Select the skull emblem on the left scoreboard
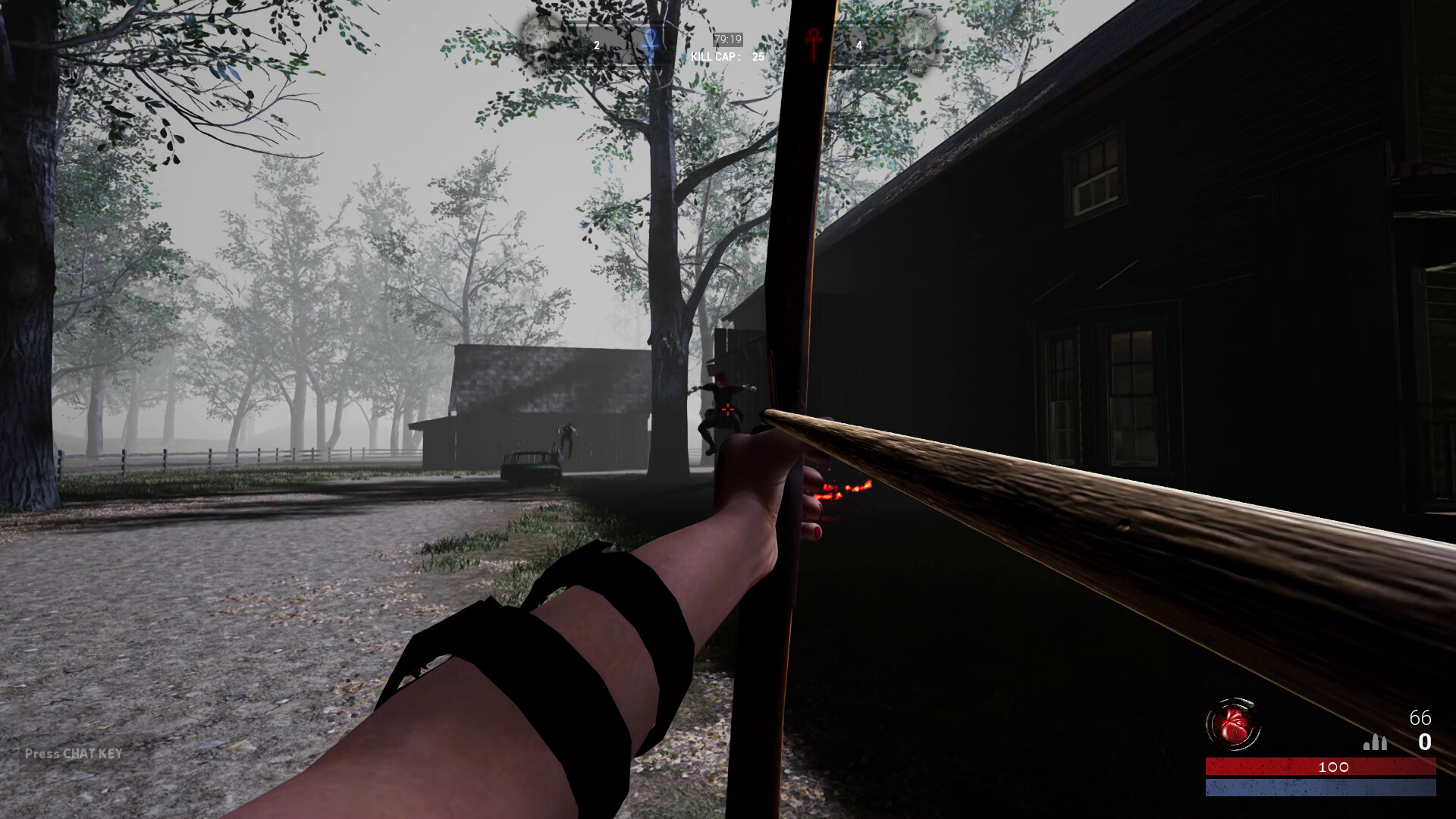Viewport: 1456px width, 819px height. (x=542, y=42)
